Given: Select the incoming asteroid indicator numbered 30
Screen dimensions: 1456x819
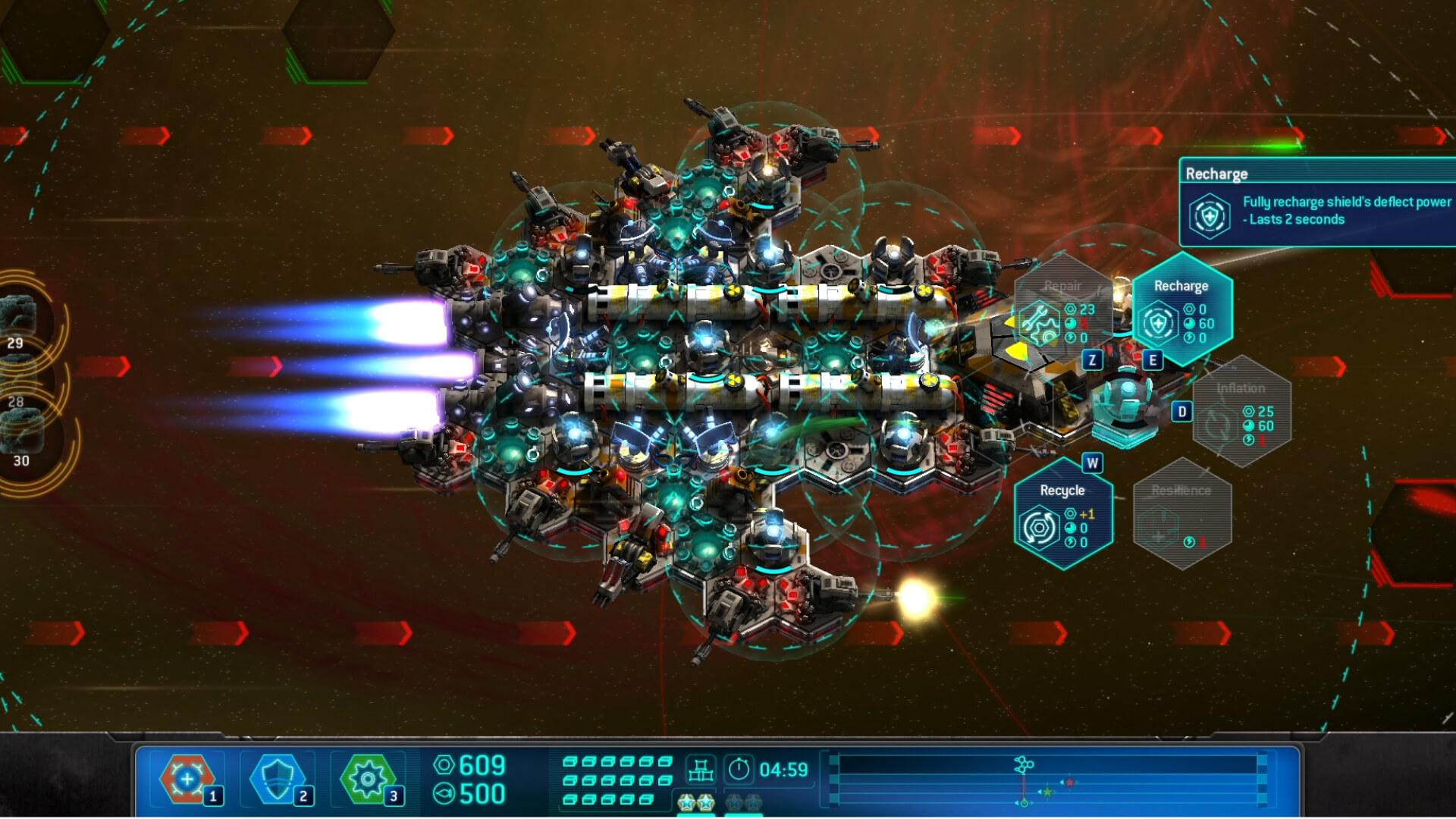Looking at the screenshot, I should coord(23,440).
